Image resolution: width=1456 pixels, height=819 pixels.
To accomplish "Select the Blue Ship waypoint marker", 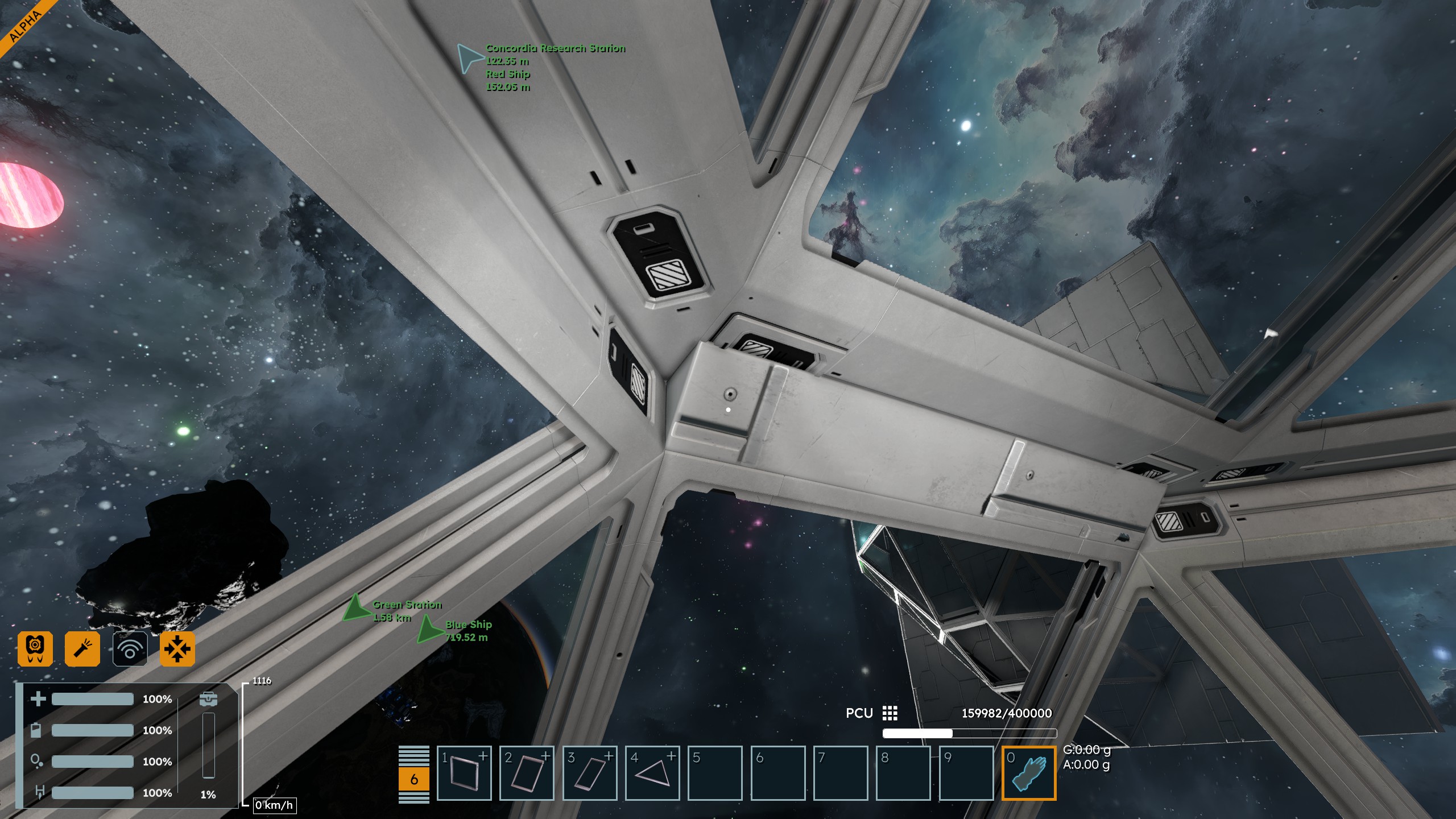I will [x=430, y=629].
